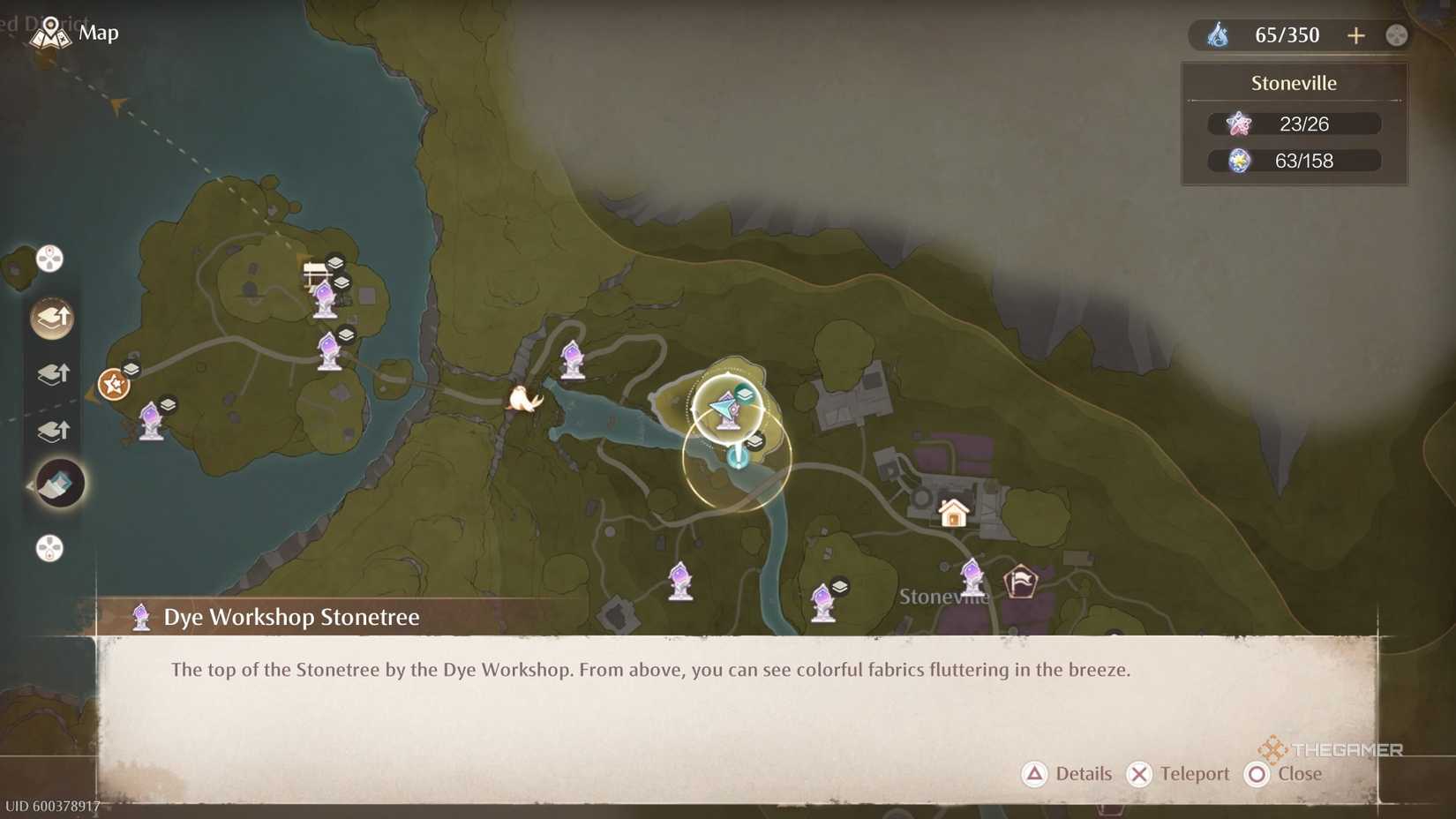
Task: Open the house icon in Stoneville
Action: click(x=952, y=512)
